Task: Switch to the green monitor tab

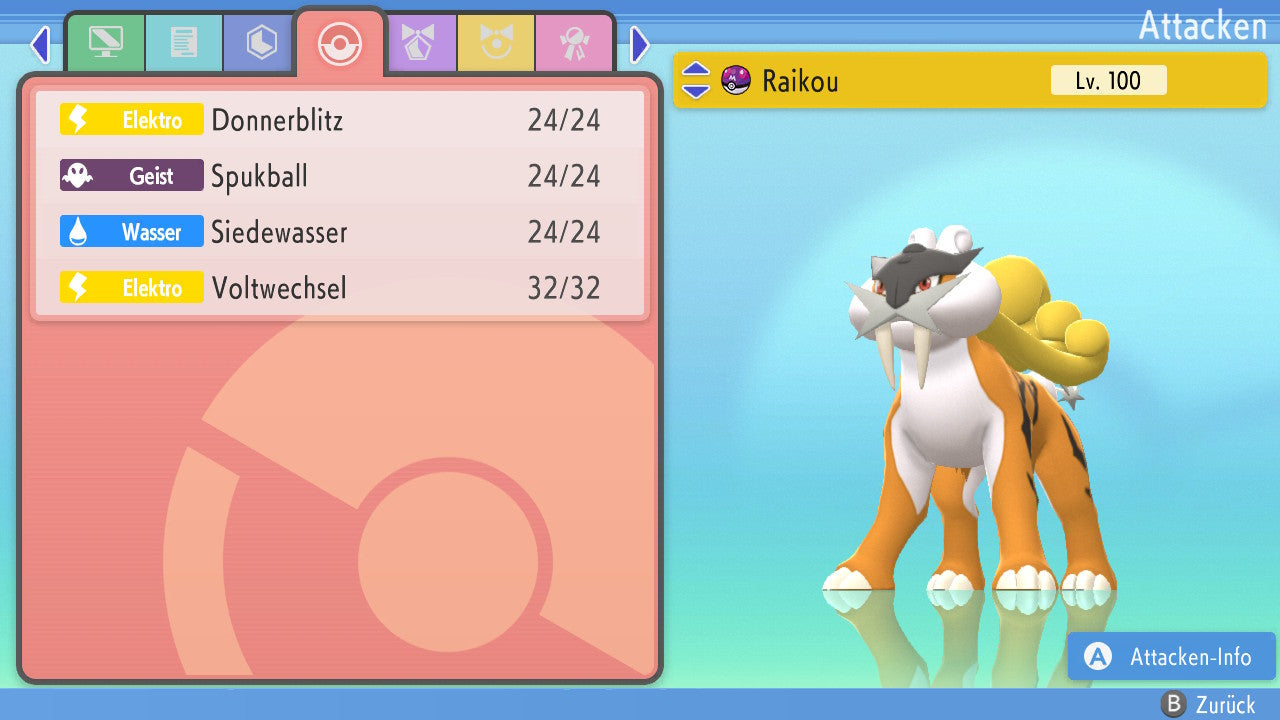Action: point(105,43)
